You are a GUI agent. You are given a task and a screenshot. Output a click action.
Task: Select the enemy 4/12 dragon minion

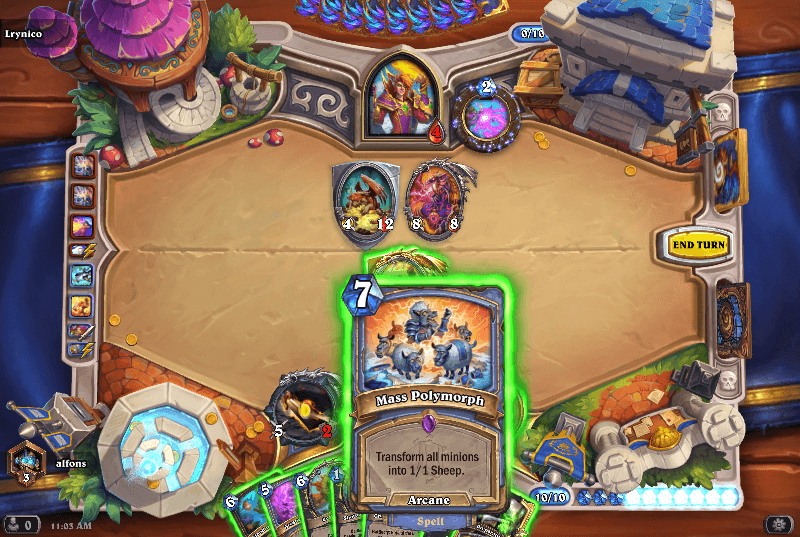coord(360,195)
